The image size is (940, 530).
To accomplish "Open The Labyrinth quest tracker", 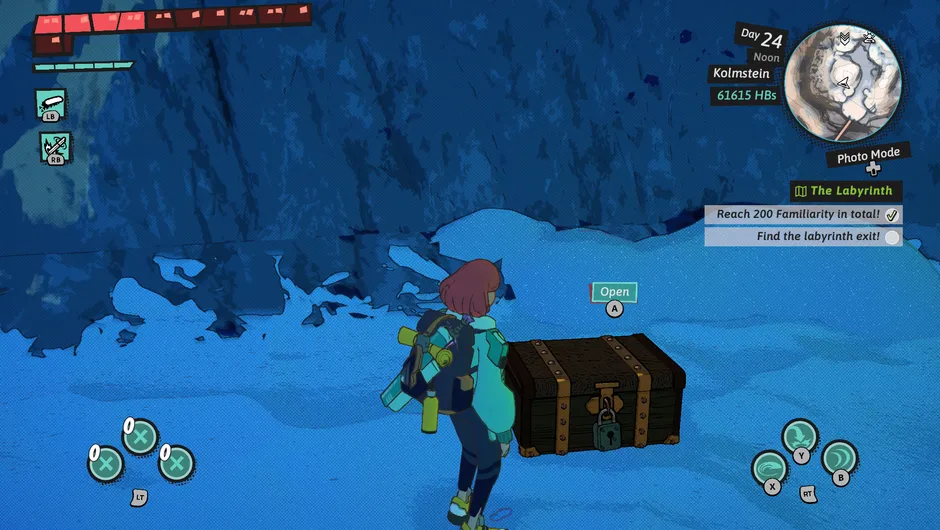I will pos(845,191).
